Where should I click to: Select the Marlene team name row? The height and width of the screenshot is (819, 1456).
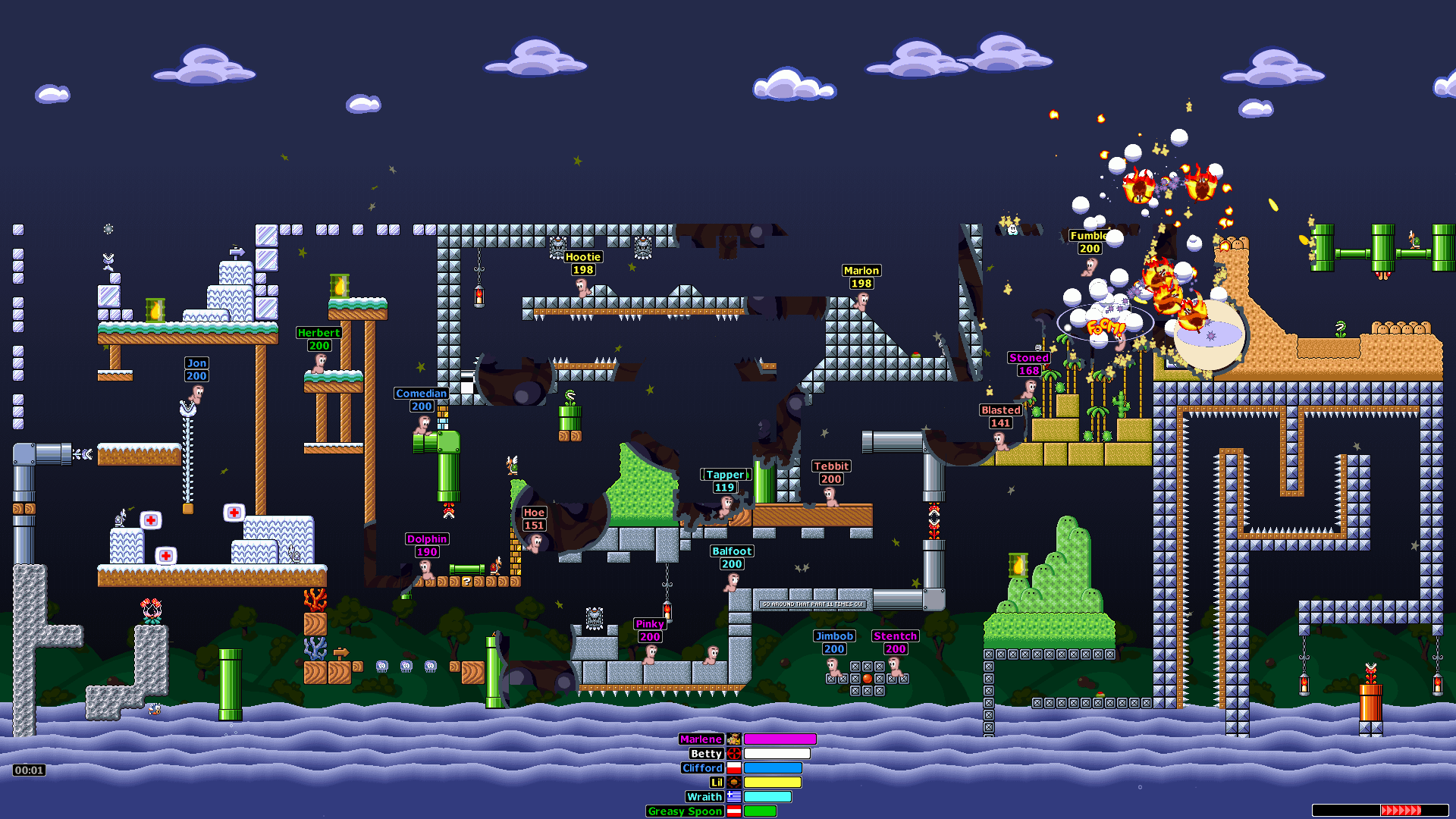tap(701, 739)
